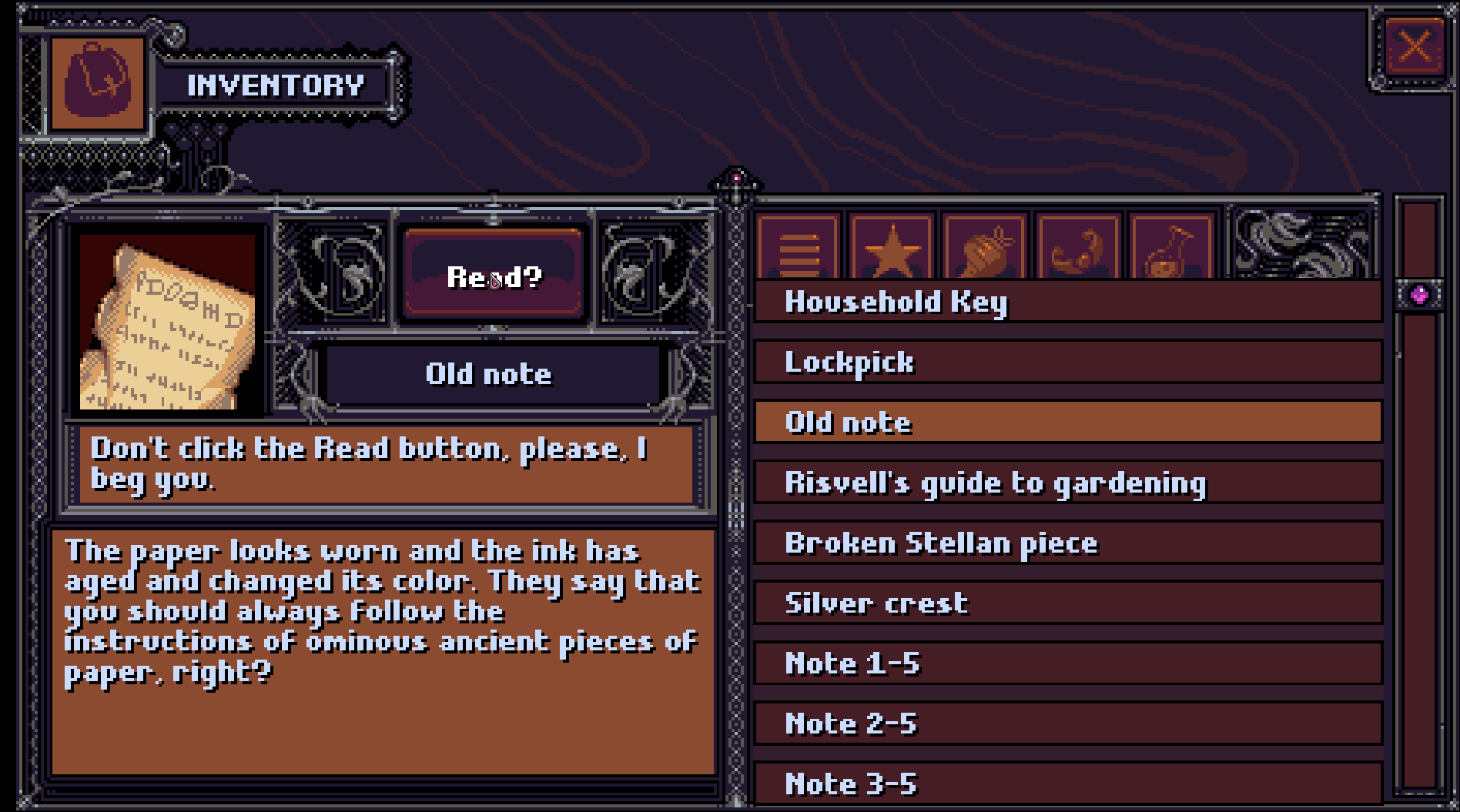Screen dimensions: 1460x812
Task: Choose Note 1-5 from the list
Action: click(1067, 663)
